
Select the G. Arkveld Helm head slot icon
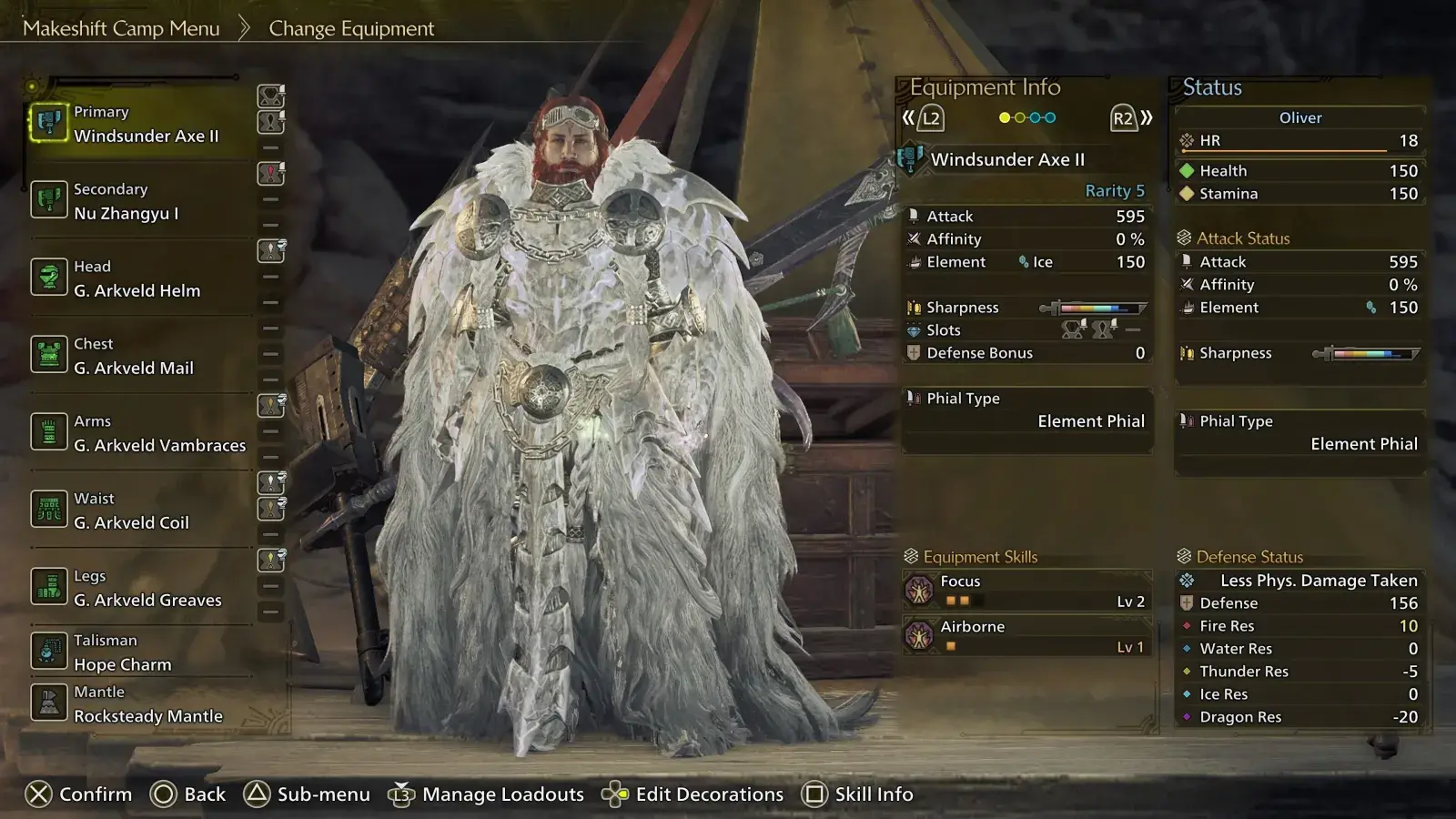tap(50, 278)
